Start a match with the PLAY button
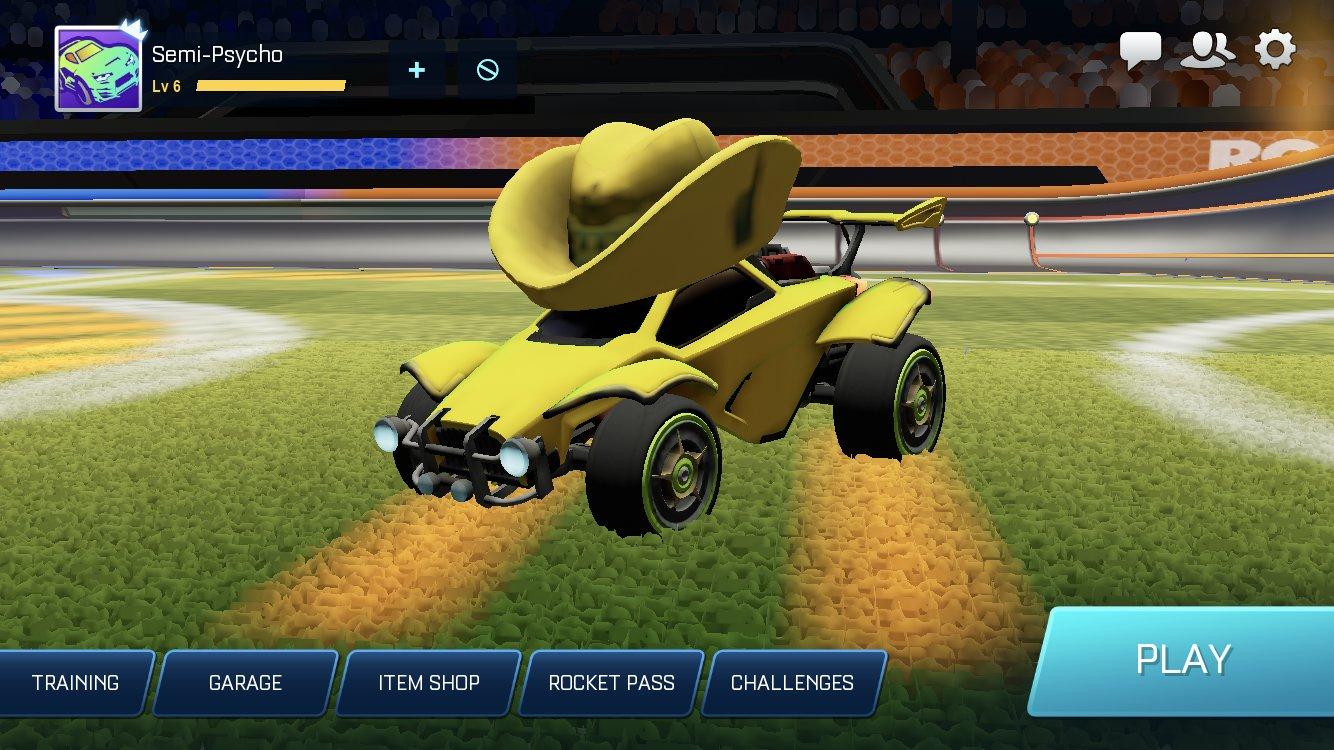Viewport: 1334px width, 750px height. (1183, 660)
